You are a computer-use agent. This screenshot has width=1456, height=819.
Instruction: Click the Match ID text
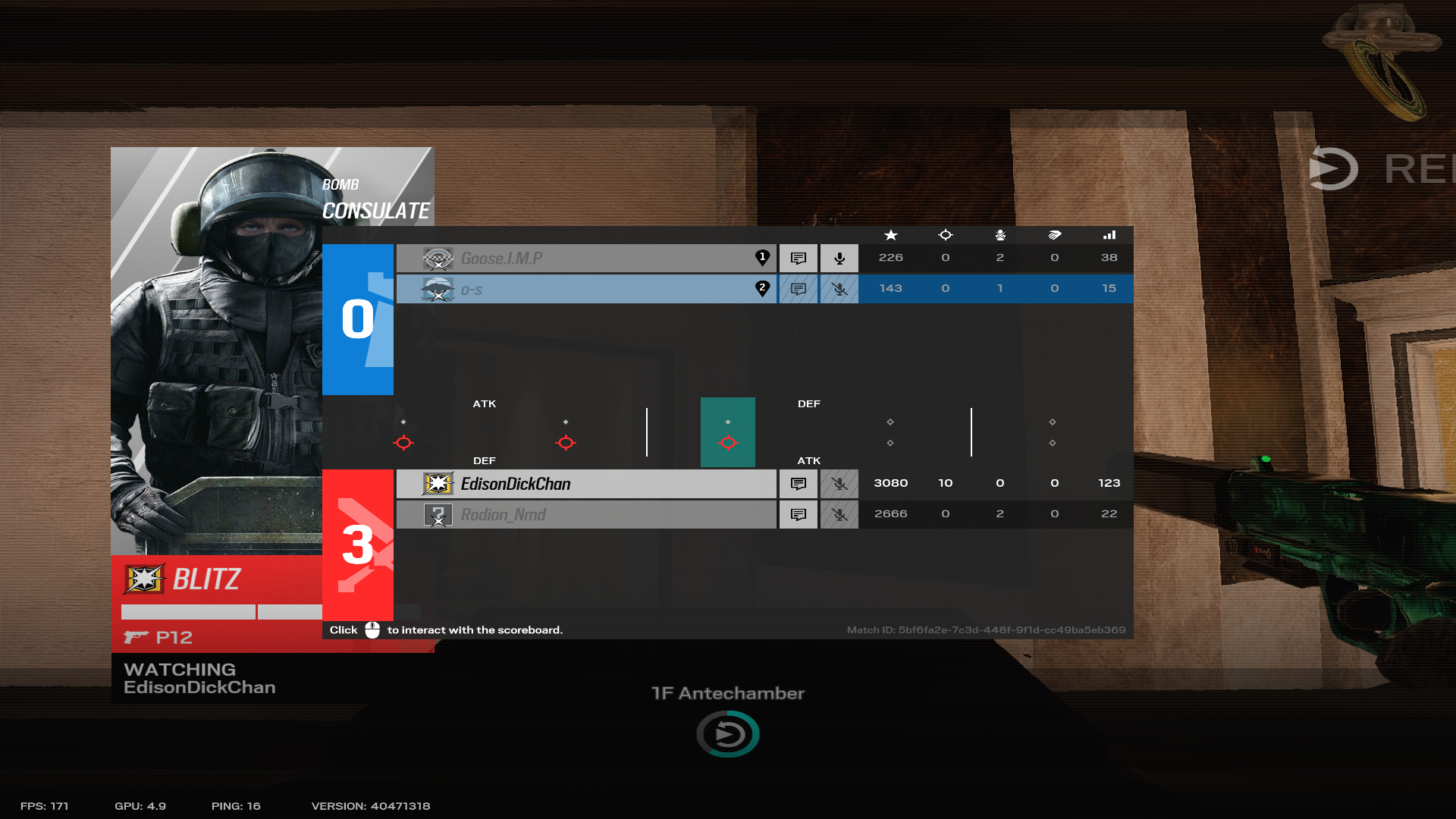point(986,629)
